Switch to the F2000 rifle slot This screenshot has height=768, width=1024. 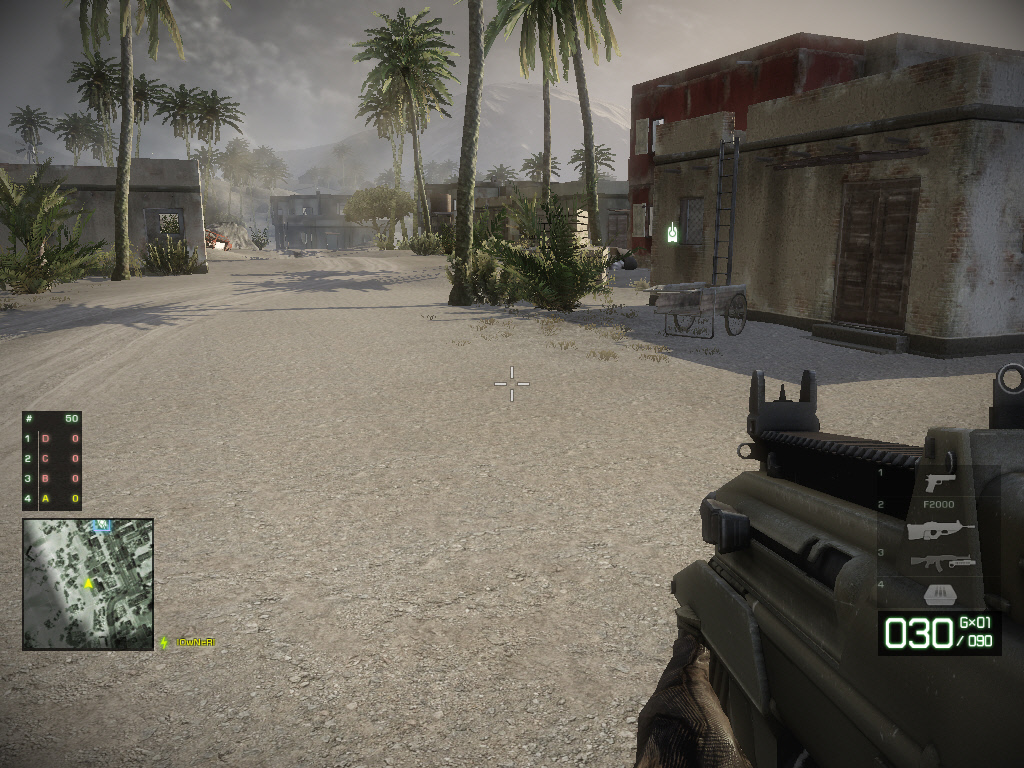click(x=940, y=529)
